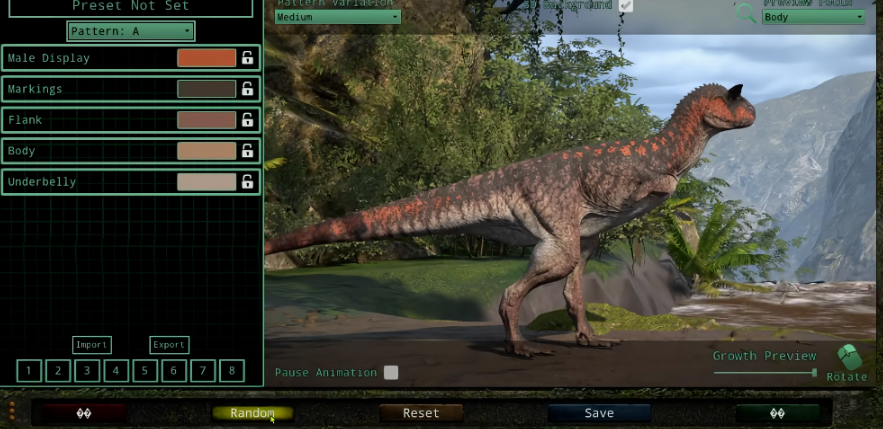The width and height of the screenshot is (883, 429).
Task: Lock the Underbelly color
Action: (247, 182)
